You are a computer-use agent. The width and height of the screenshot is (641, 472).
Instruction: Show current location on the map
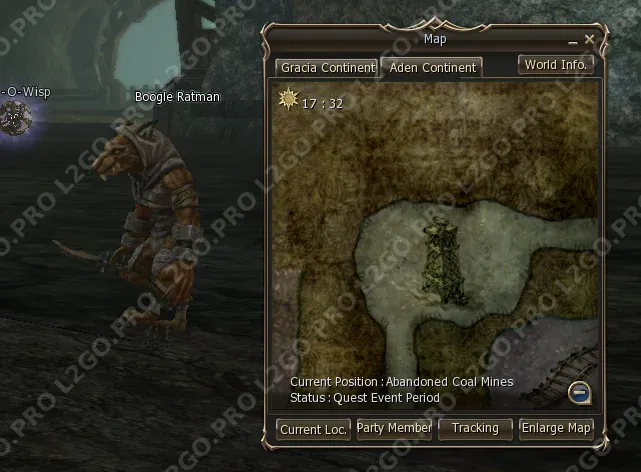314,429
